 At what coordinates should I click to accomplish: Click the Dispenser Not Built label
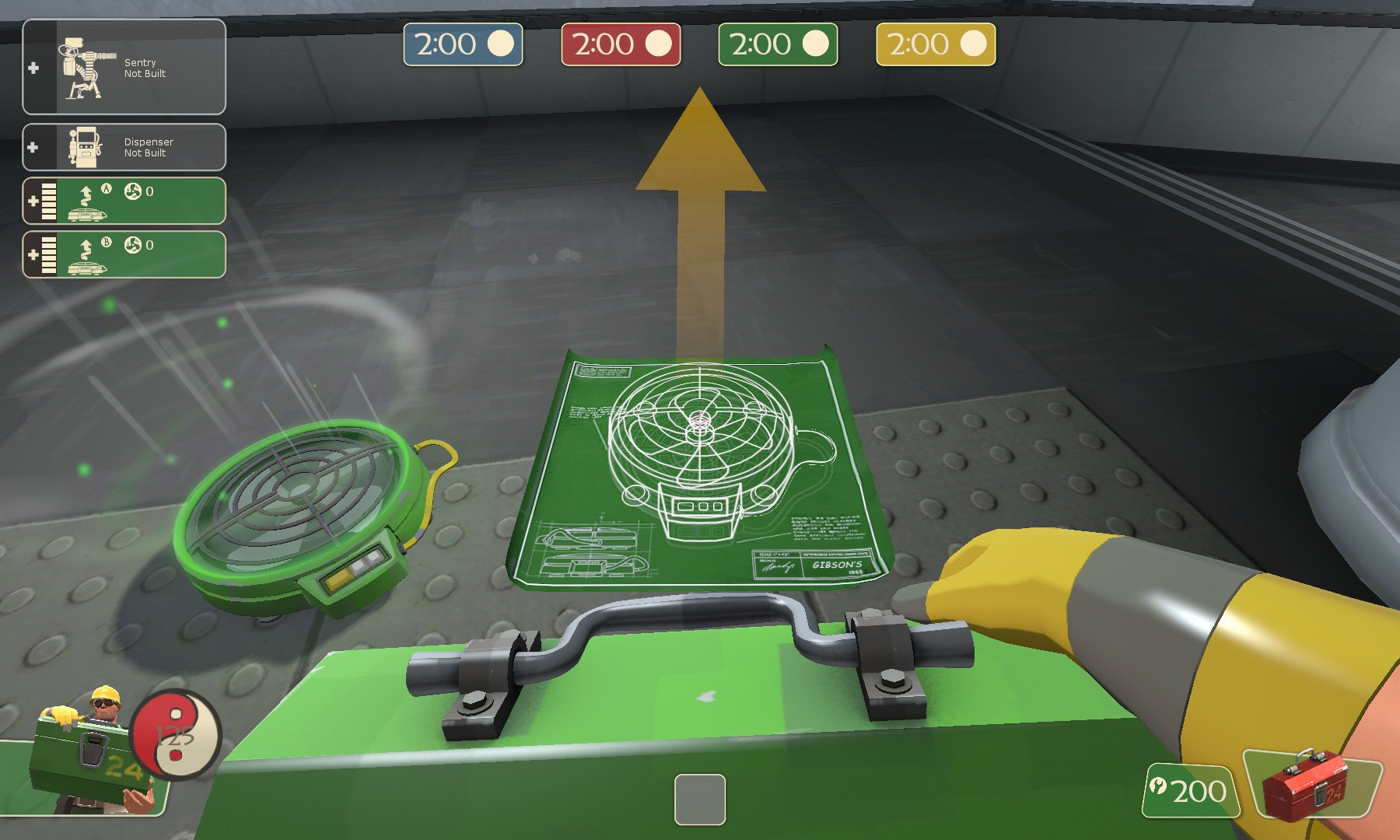[x=148, y=148]
